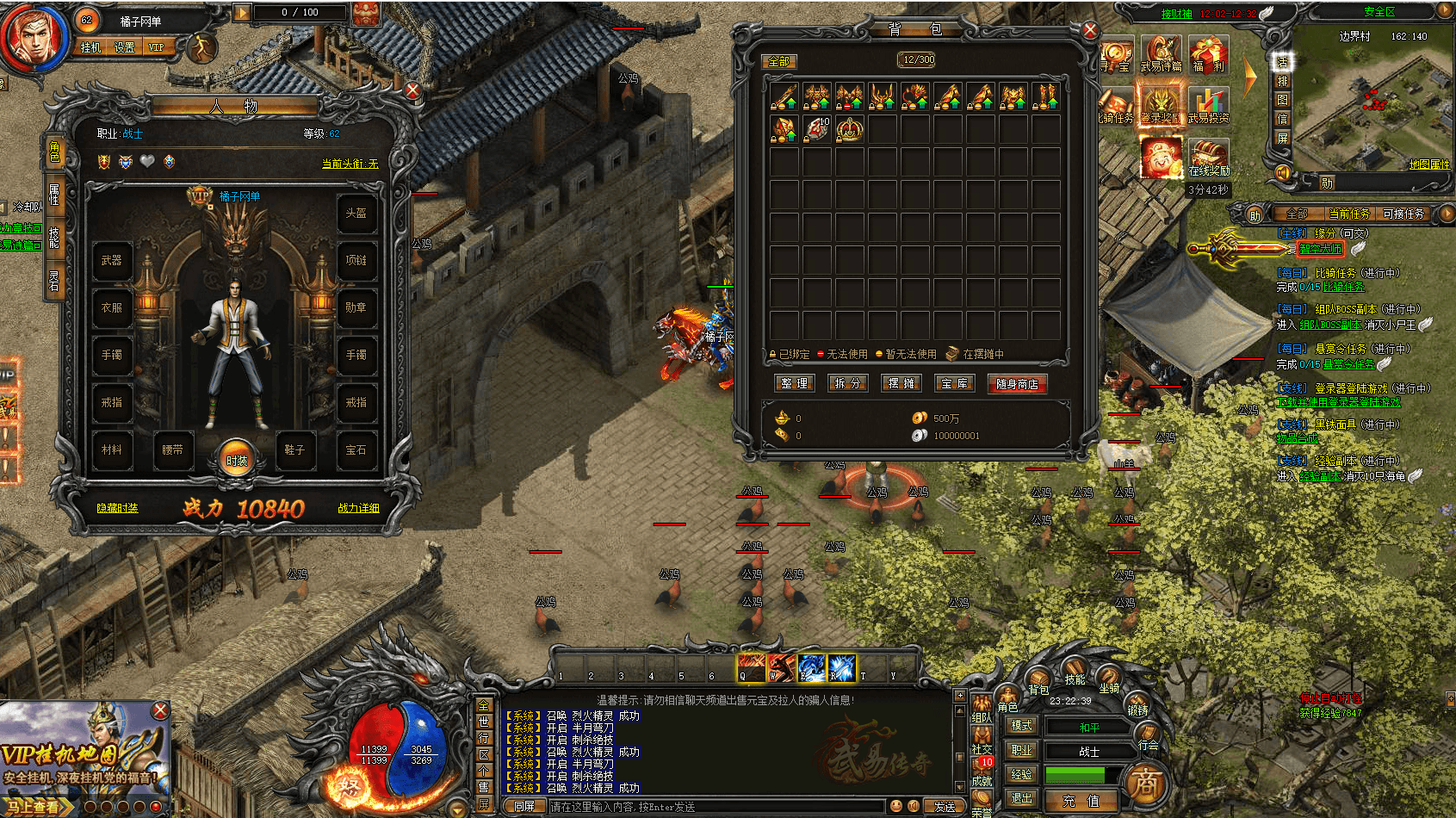
Task: Select the crown item in the backpack
Action: pyautogui.click(x=849, y=129)
